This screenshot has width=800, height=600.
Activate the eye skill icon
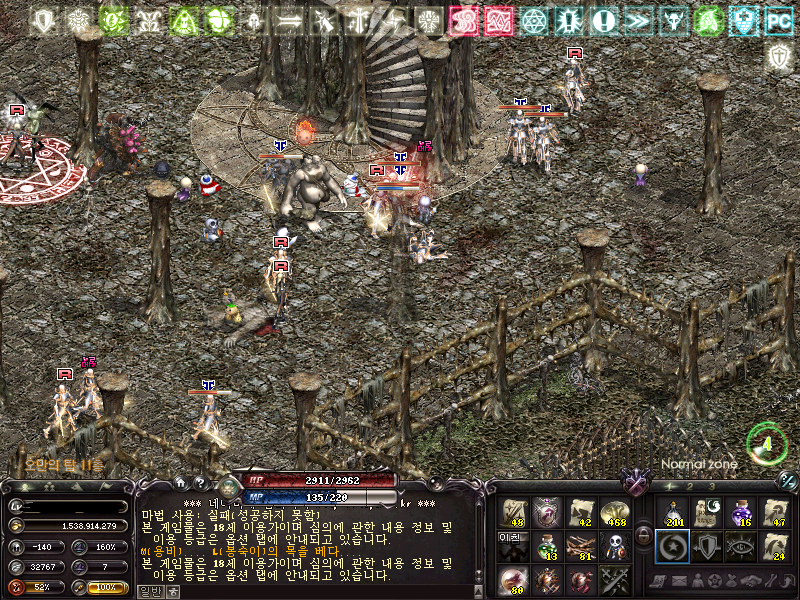[x=741, y=546]
